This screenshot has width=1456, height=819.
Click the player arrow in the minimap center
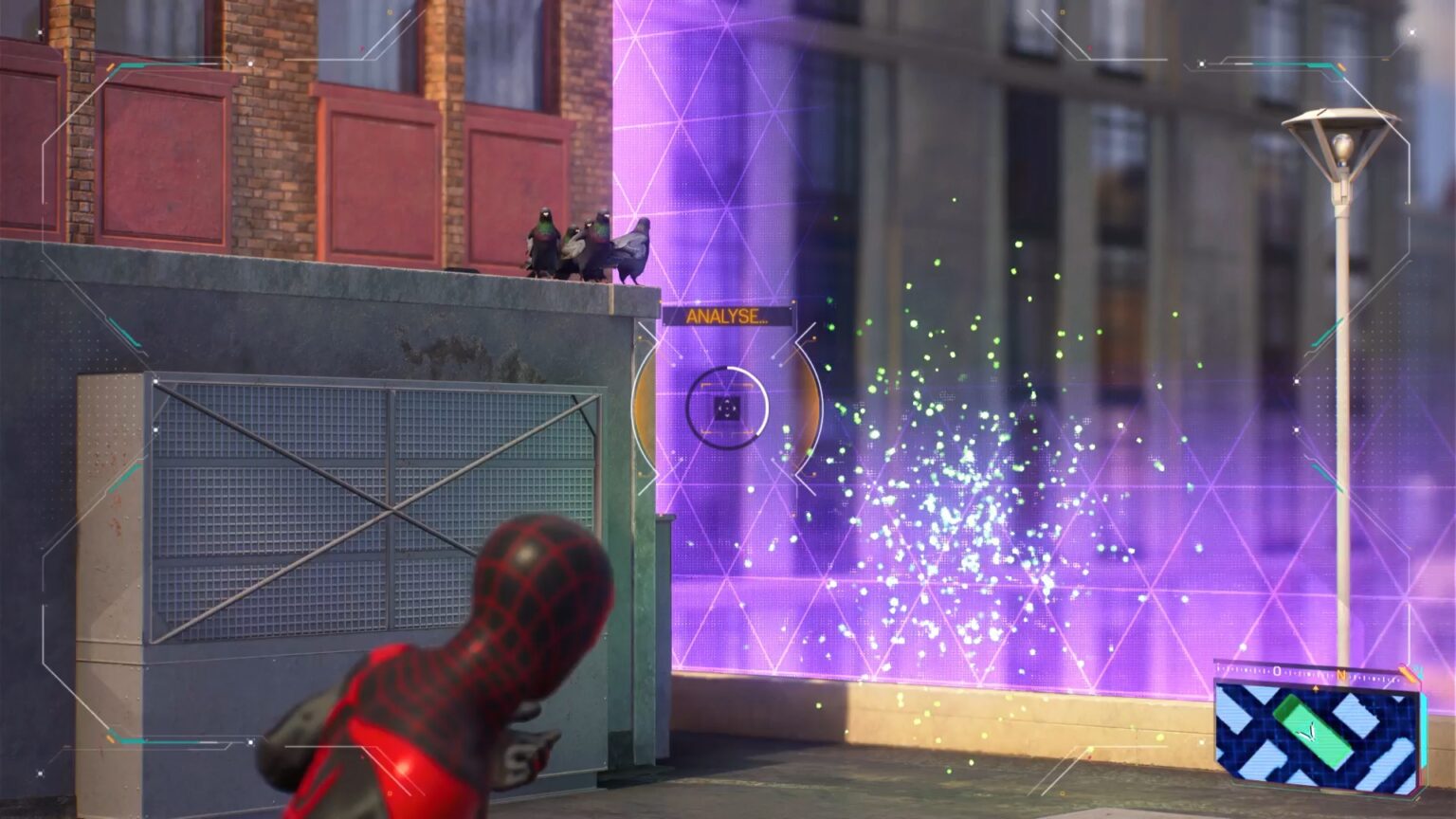tap(1310, 732)
